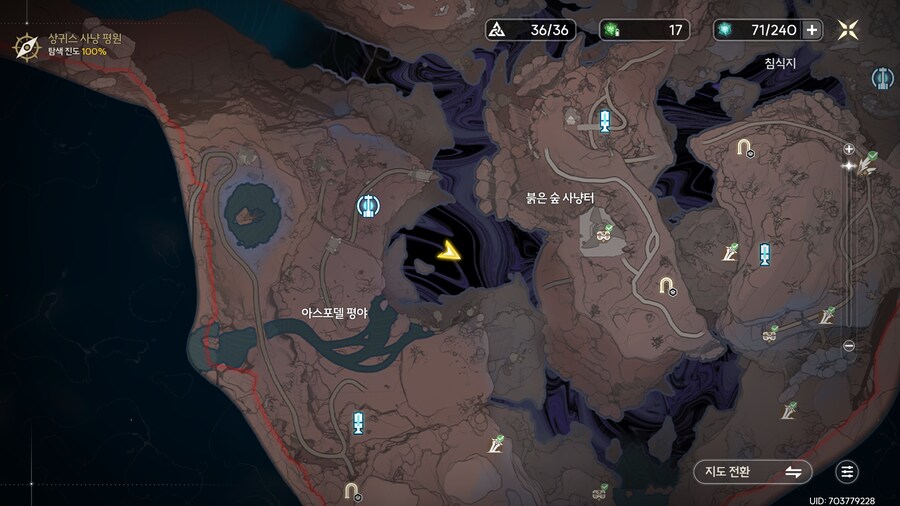The width and height of the screenshot is (900, 506).
Task: Select the blue beacon above 붉은 숲 사냥터
Action: (x=604, y=122)
